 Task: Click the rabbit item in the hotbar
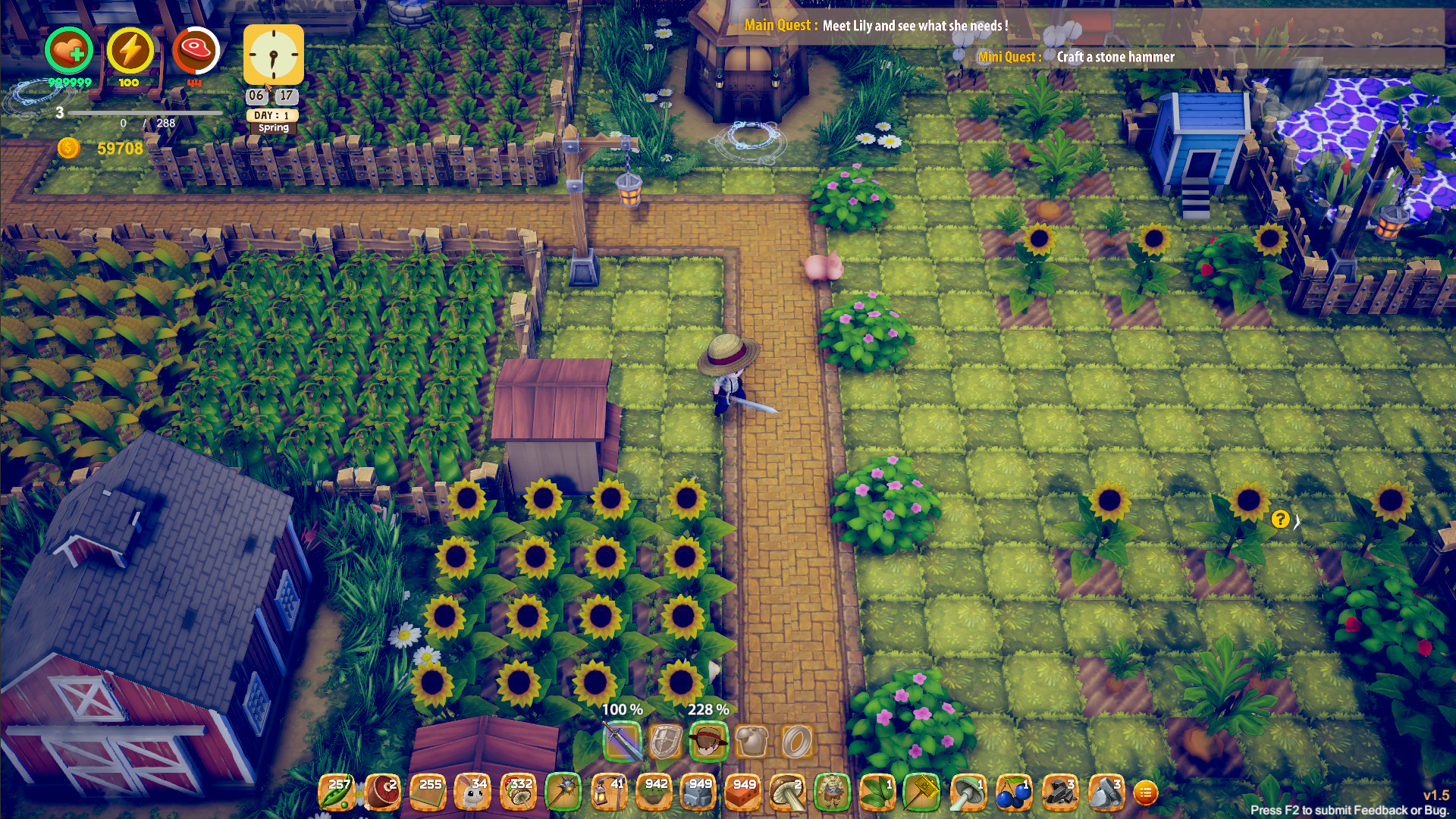[472, 792]
